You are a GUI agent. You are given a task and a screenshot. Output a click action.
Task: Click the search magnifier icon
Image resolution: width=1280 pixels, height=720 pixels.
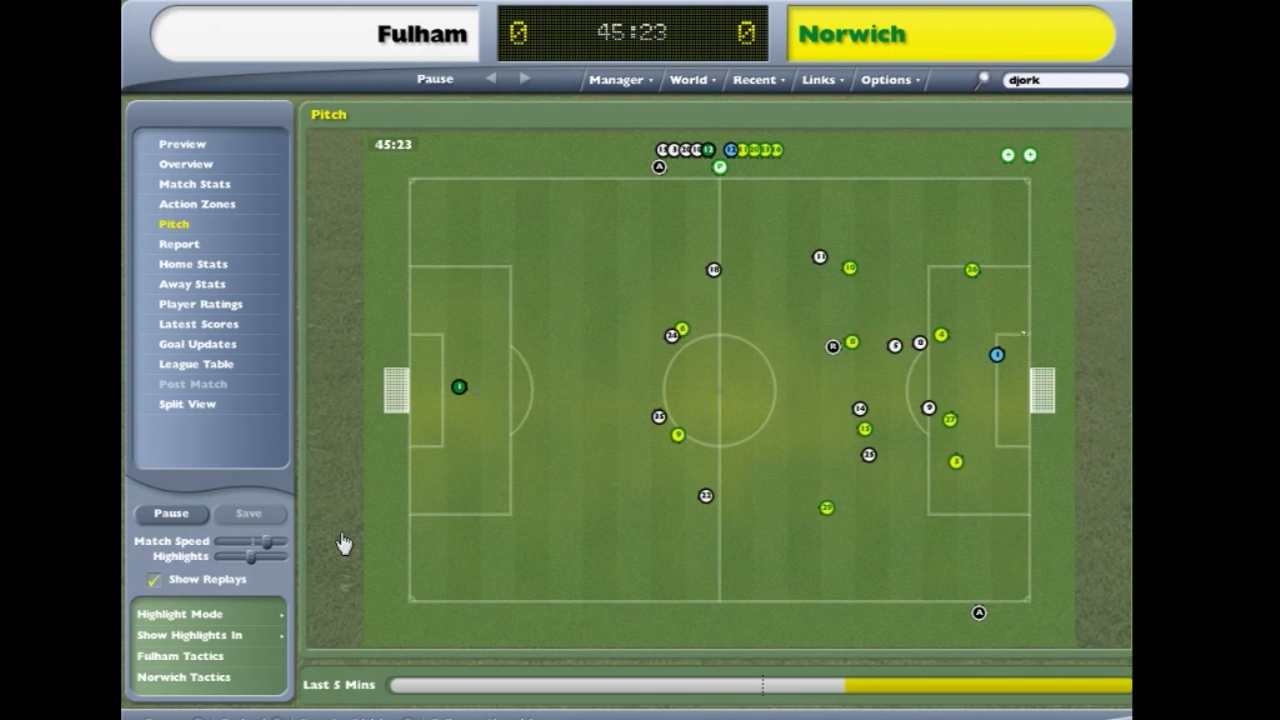(x=982, y=80)
